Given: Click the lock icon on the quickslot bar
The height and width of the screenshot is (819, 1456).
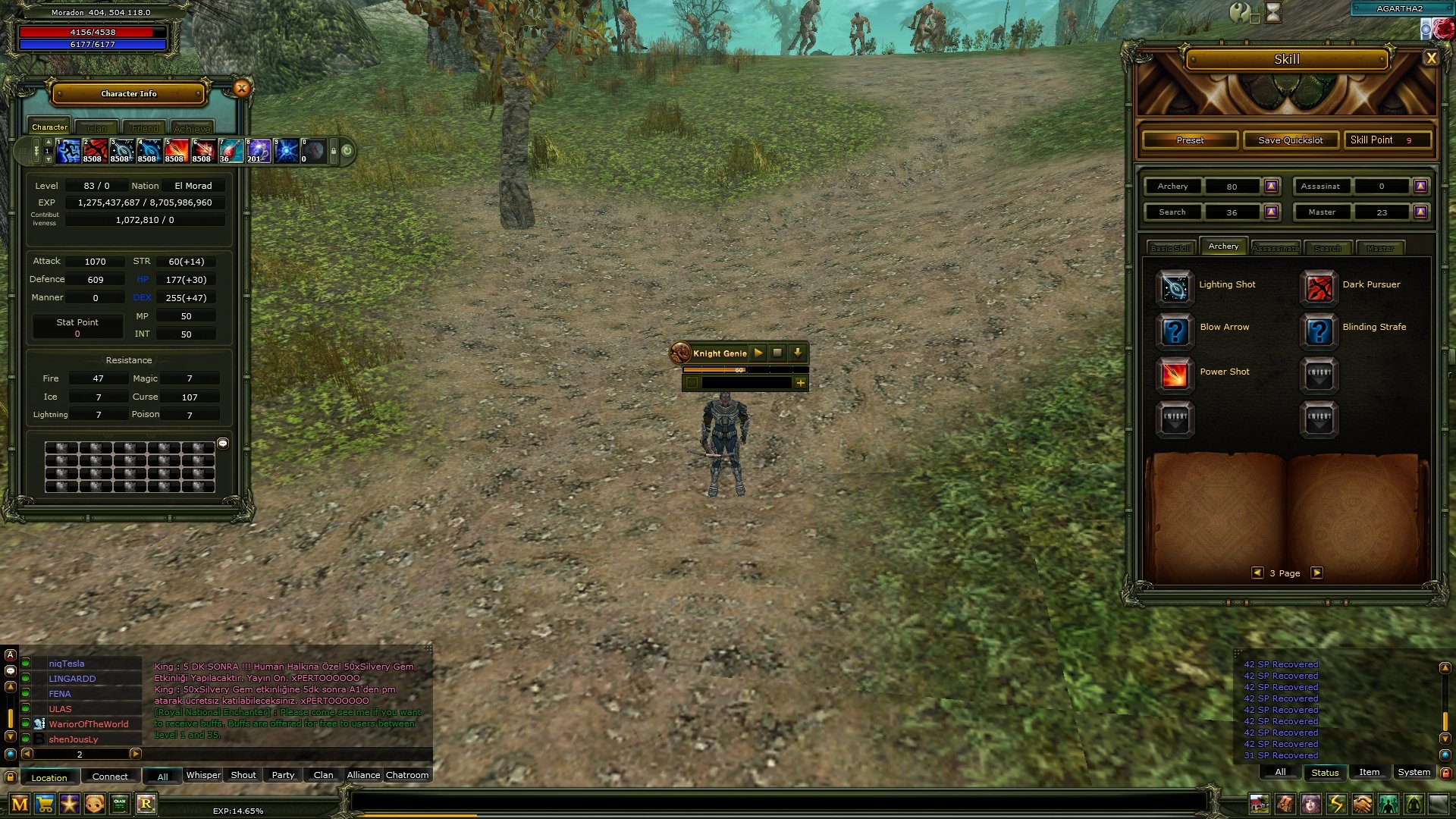Looking at the screenshot, I should point(334,151).
